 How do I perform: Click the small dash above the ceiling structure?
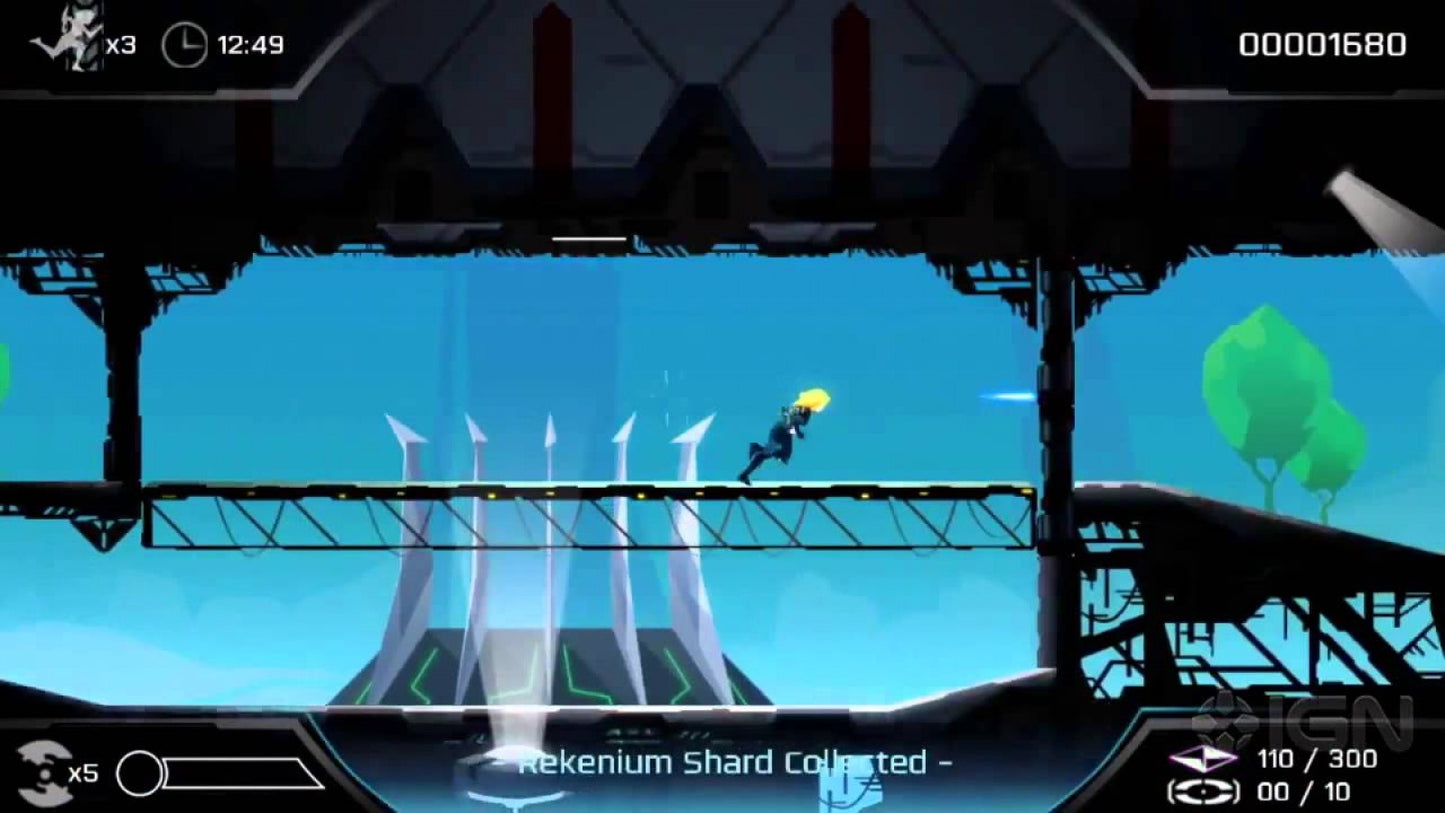(590, 238)
